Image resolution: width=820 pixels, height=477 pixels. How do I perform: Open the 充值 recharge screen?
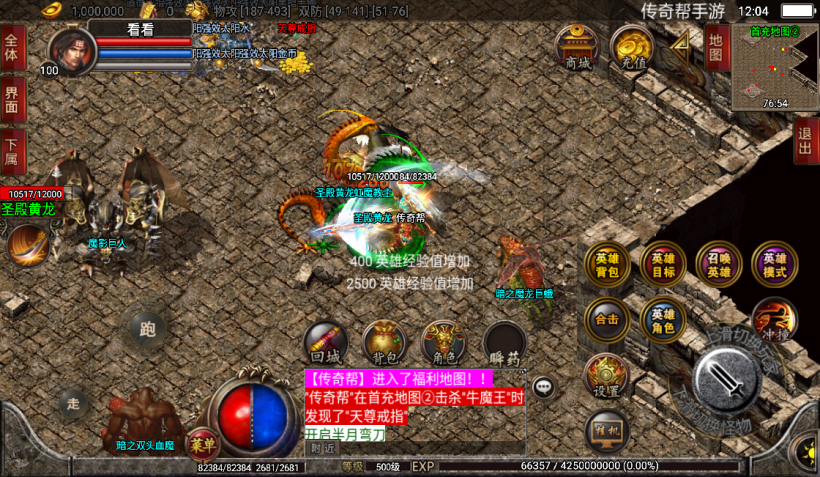pyautogui.click(x=632, y=46)
